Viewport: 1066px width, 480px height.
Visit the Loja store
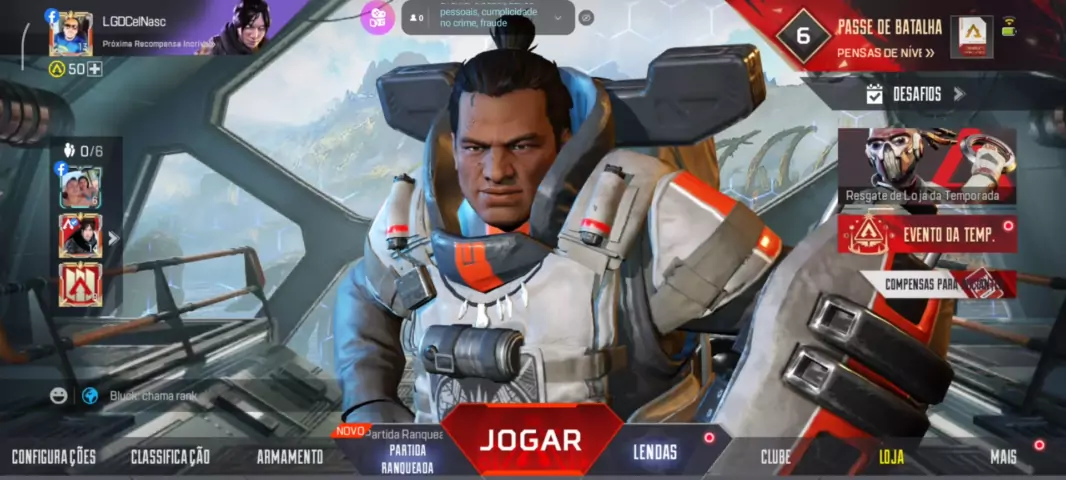tap(891, 457)
